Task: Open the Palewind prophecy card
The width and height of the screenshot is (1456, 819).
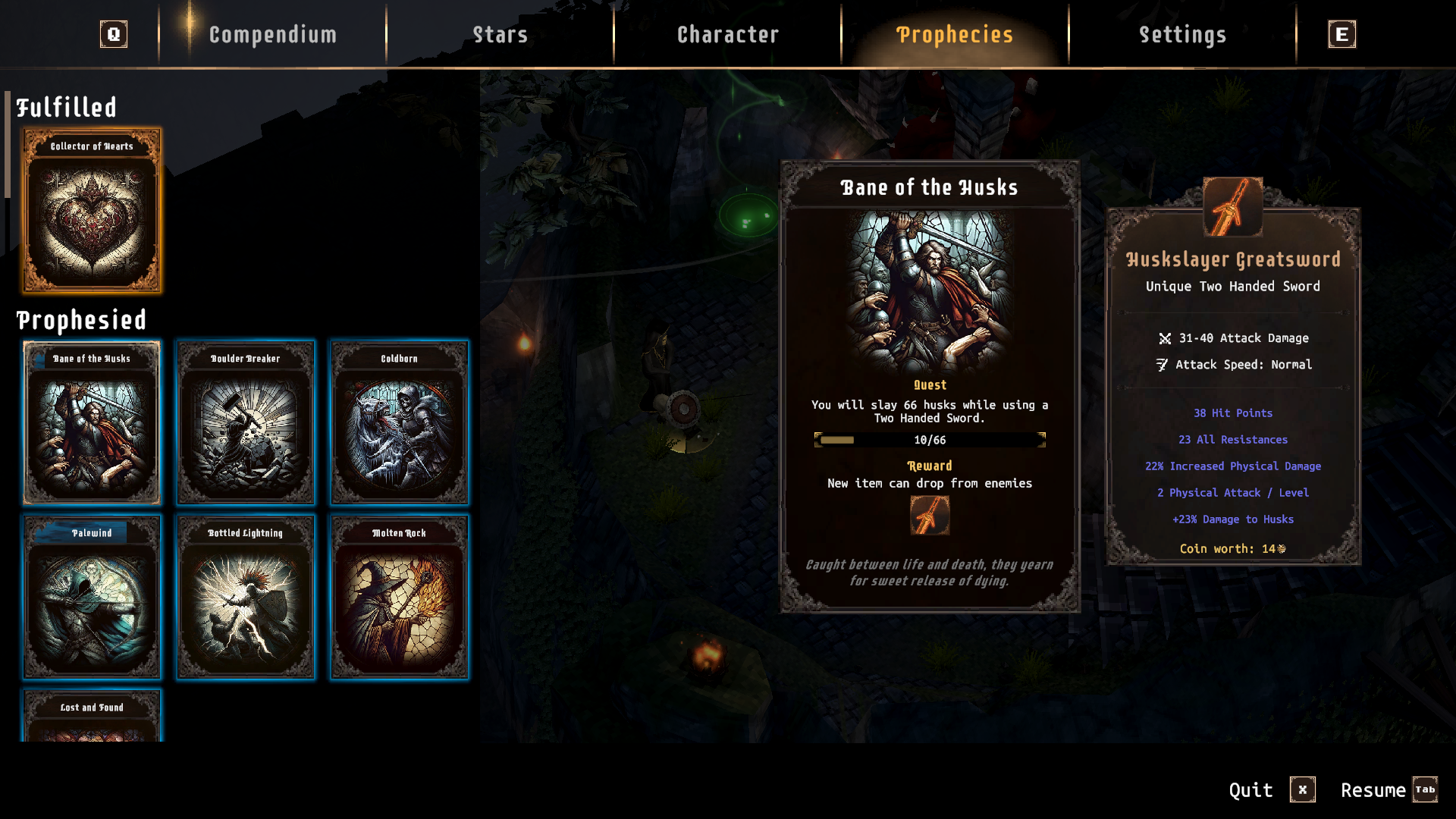Action: (92, 597)
